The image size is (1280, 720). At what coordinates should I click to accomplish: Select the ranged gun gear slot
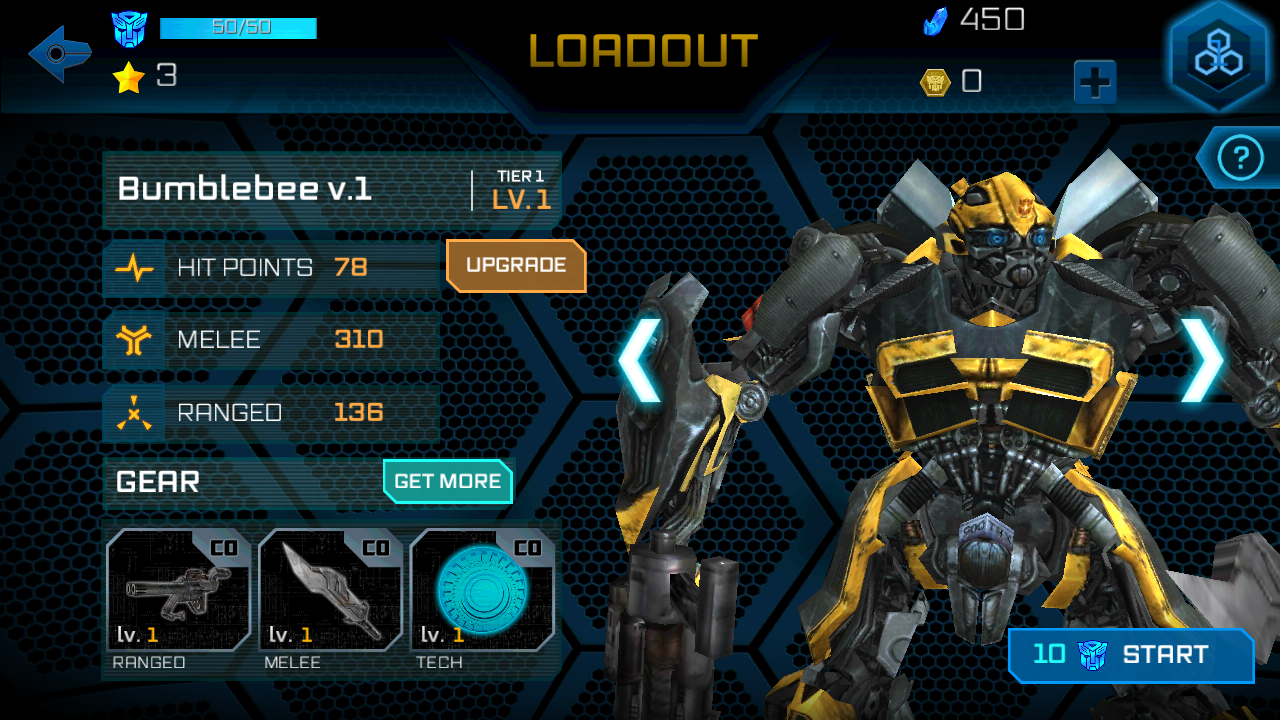(179, 590)
